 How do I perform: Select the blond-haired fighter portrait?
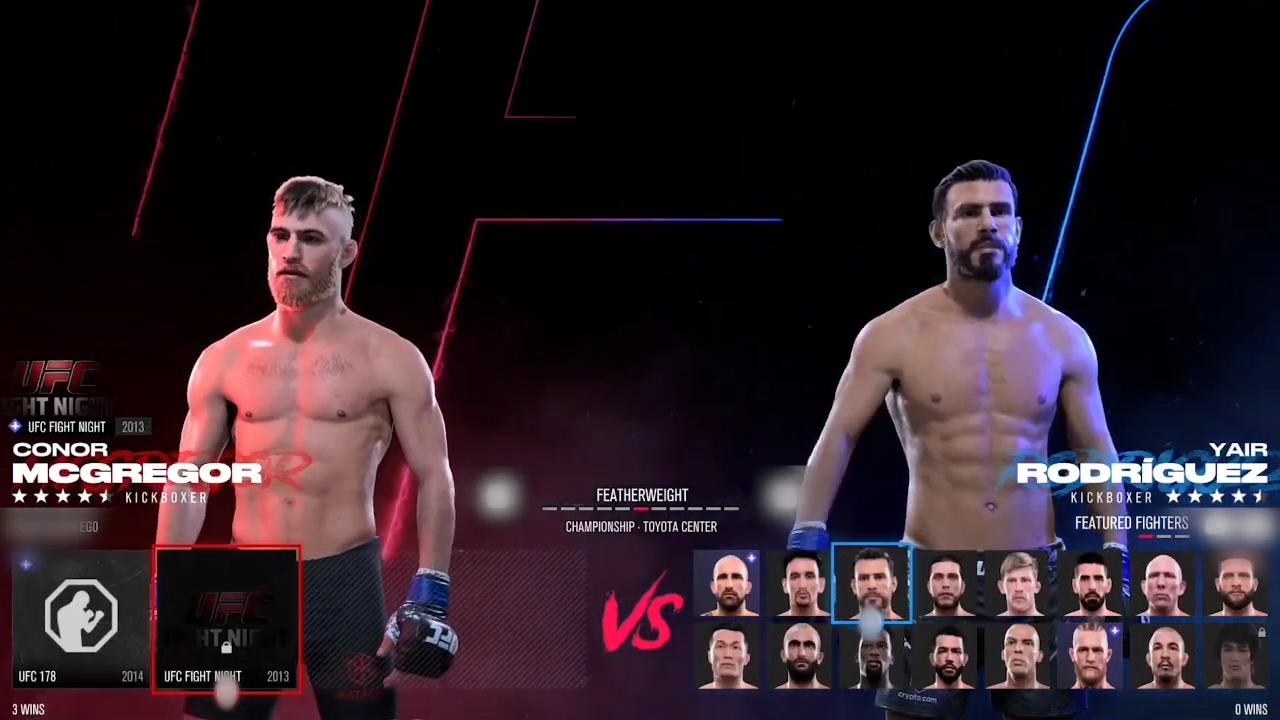[x=1019, y=584]
